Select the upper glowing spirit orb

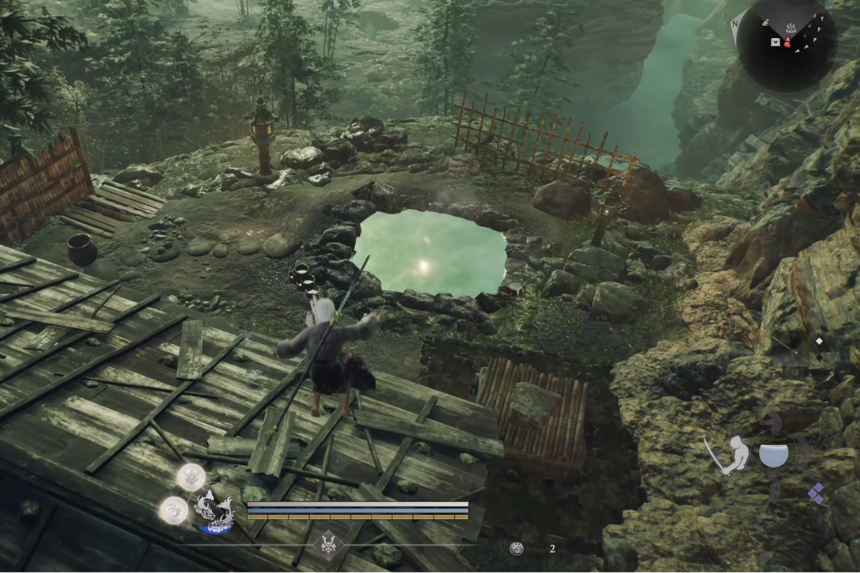[191, 476]
